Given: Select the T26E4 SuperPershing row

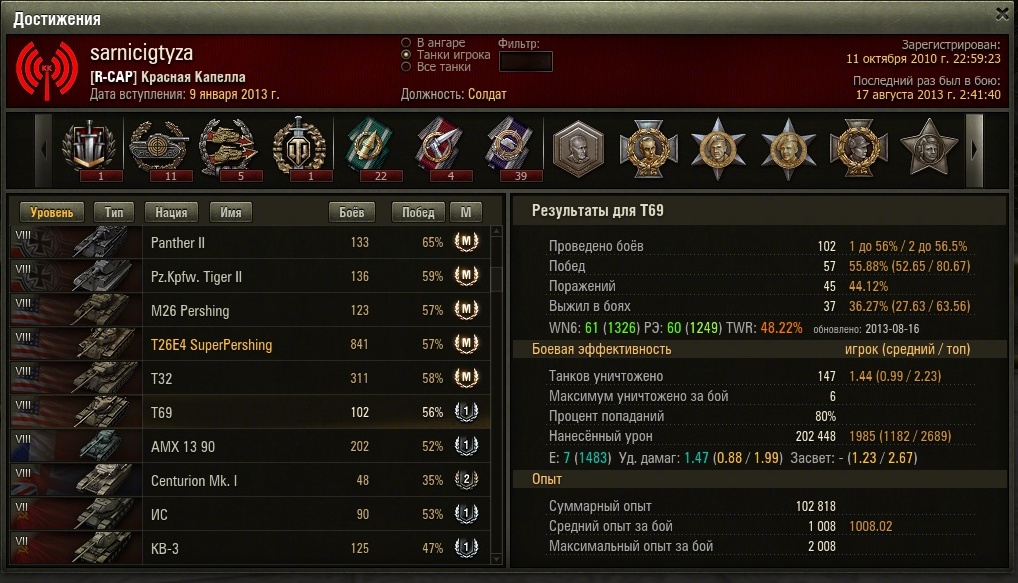Looking at the screenshot, I should click(x=250, y=345).
